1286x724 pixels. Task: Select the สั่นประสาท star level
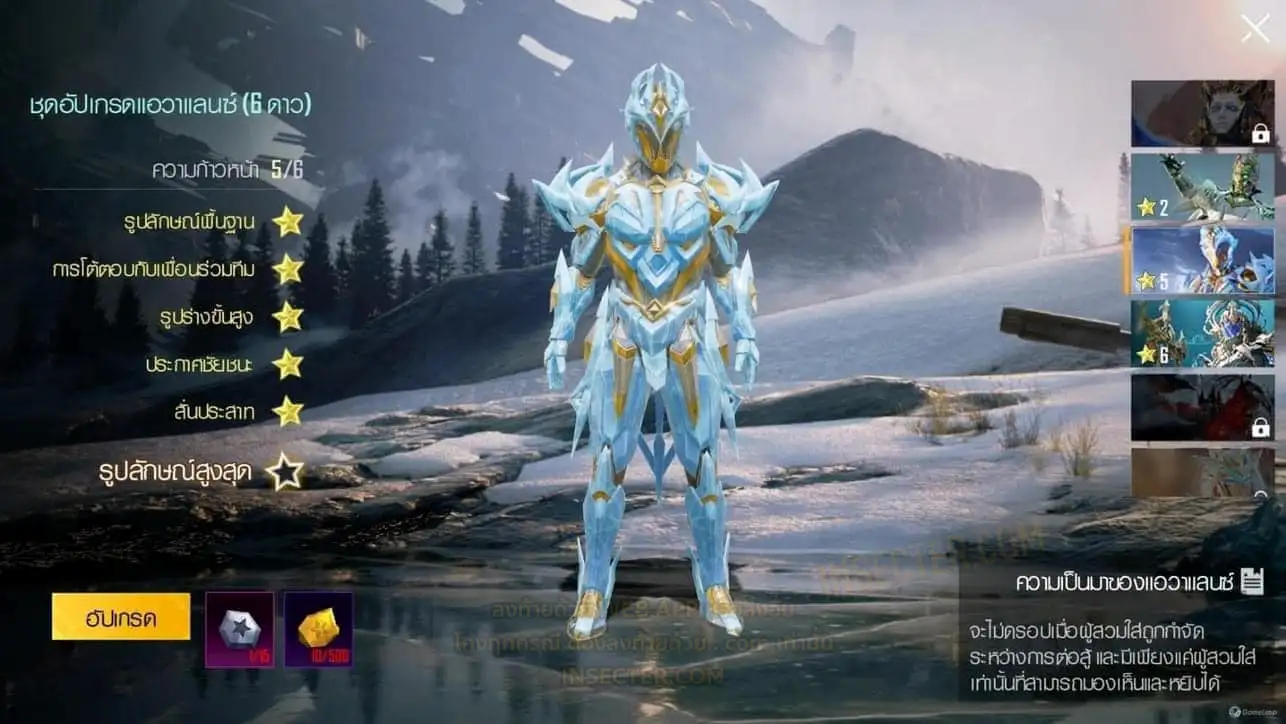(x=288, y=411)
